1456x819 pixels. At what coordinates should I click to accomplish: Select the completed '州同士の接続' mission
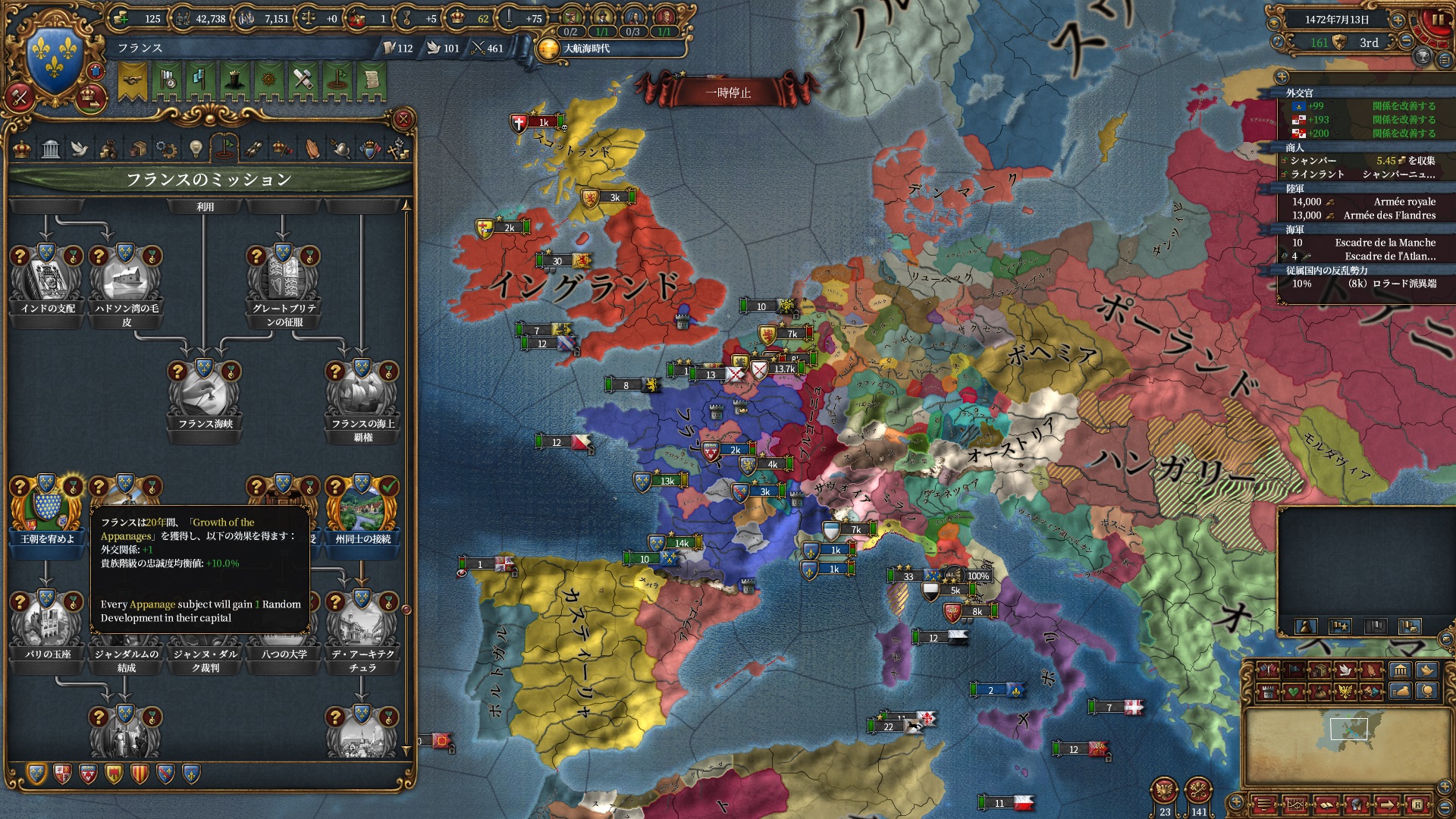point(362,507)
